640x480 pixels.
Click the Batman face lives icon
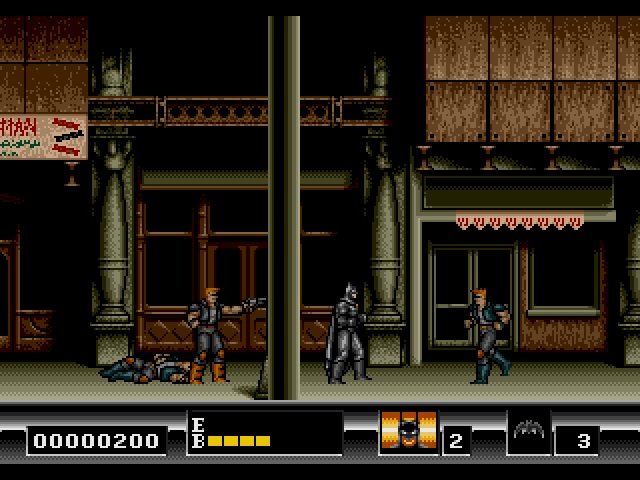(408, 433)
